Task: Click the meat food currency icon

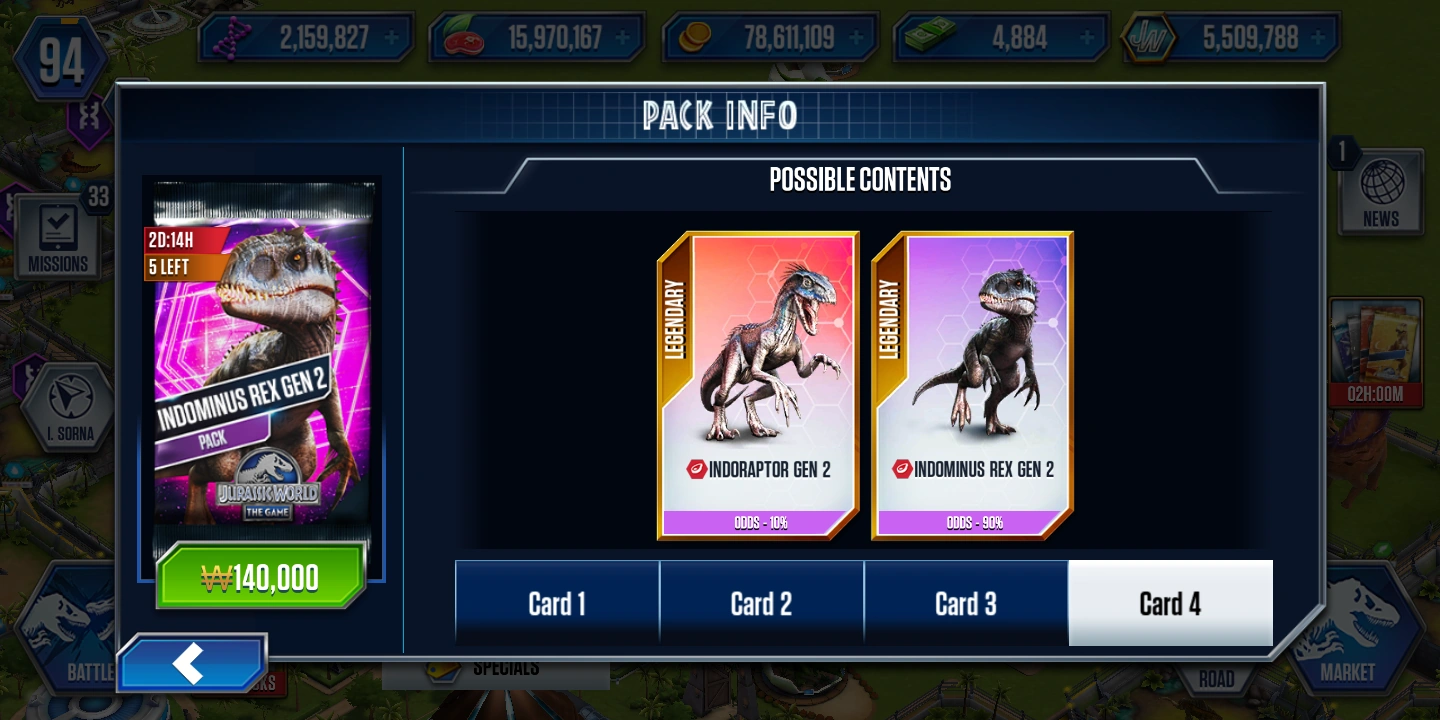Action: tap(463, 35)
